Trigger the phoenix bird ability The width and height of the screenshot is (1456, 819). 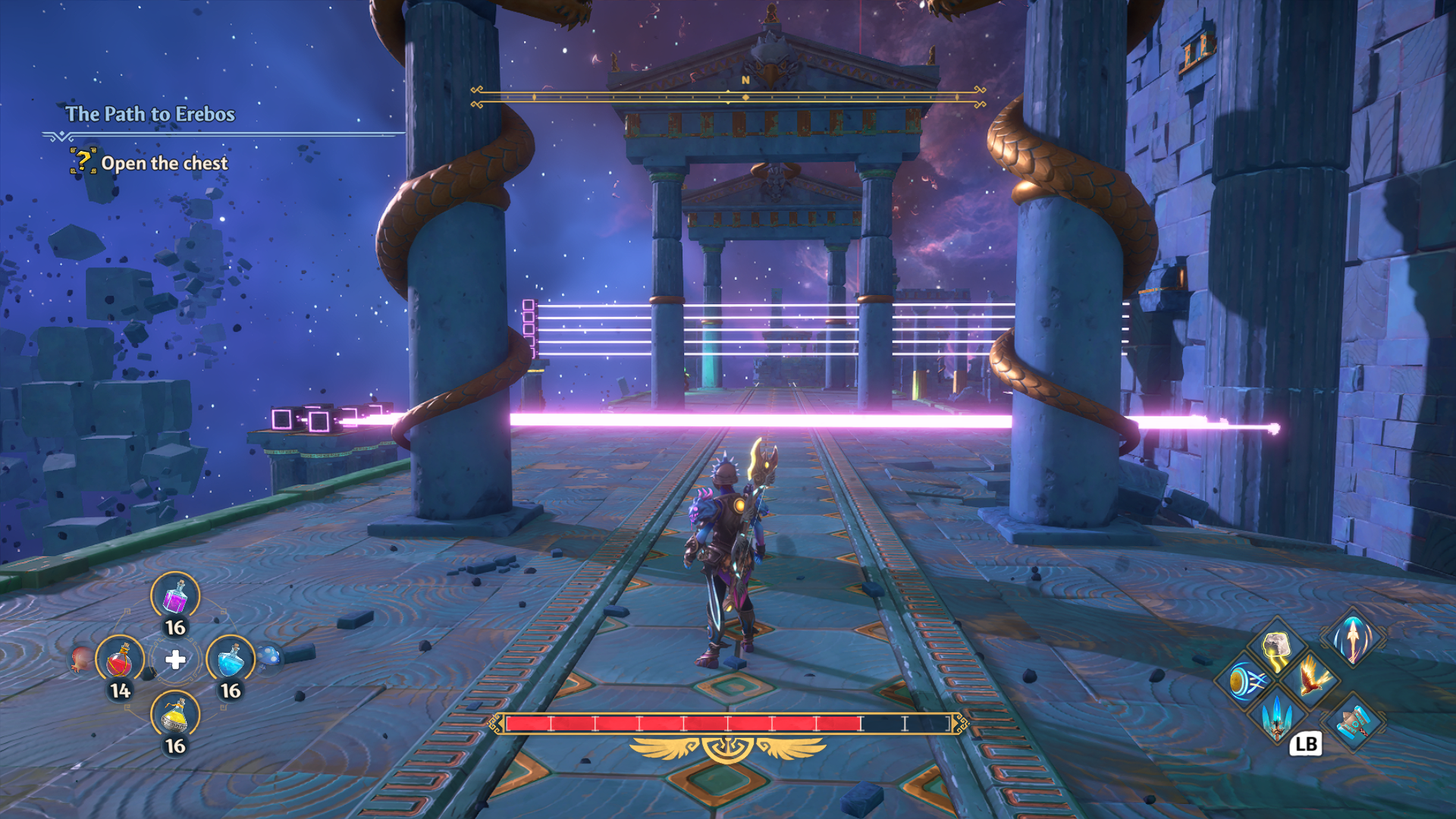1312,677
